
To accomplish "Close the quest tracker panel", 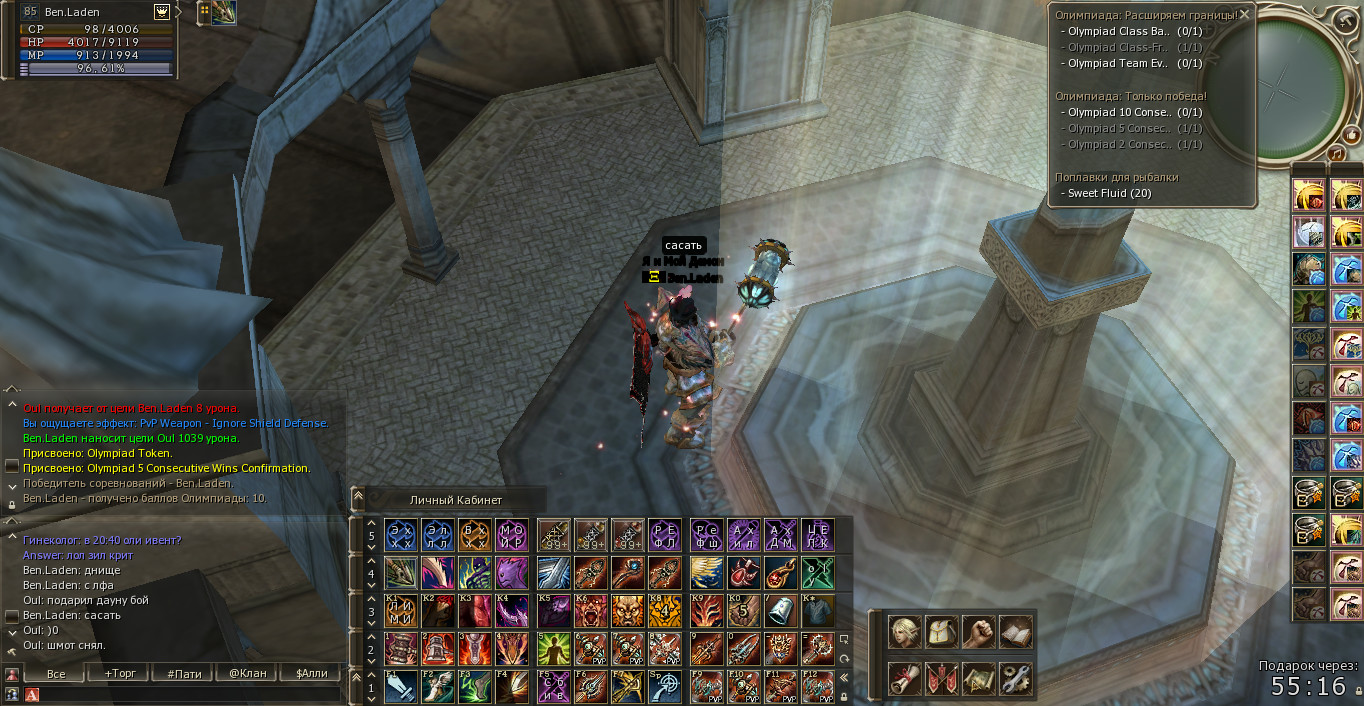I will coord(1244,15).
